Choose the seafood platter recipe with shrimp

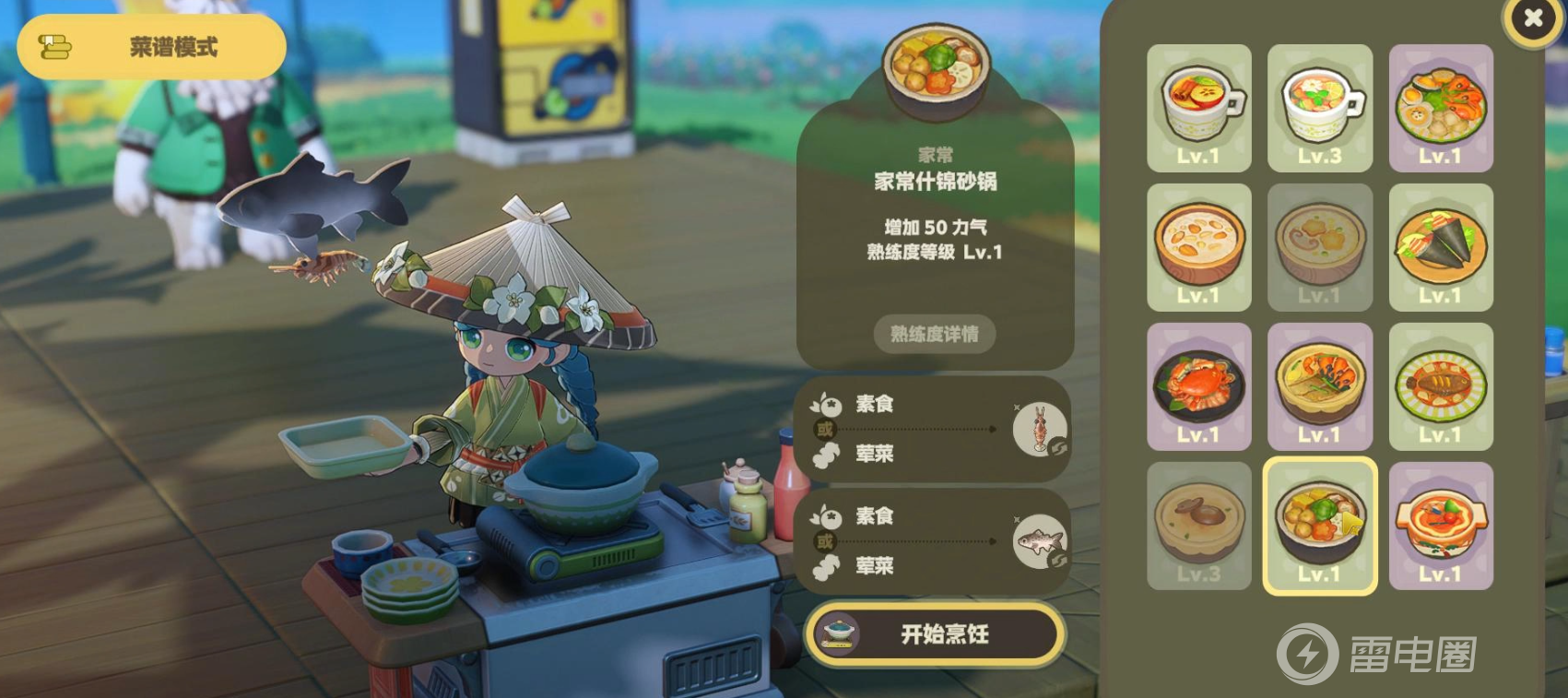coord(1441,108)
